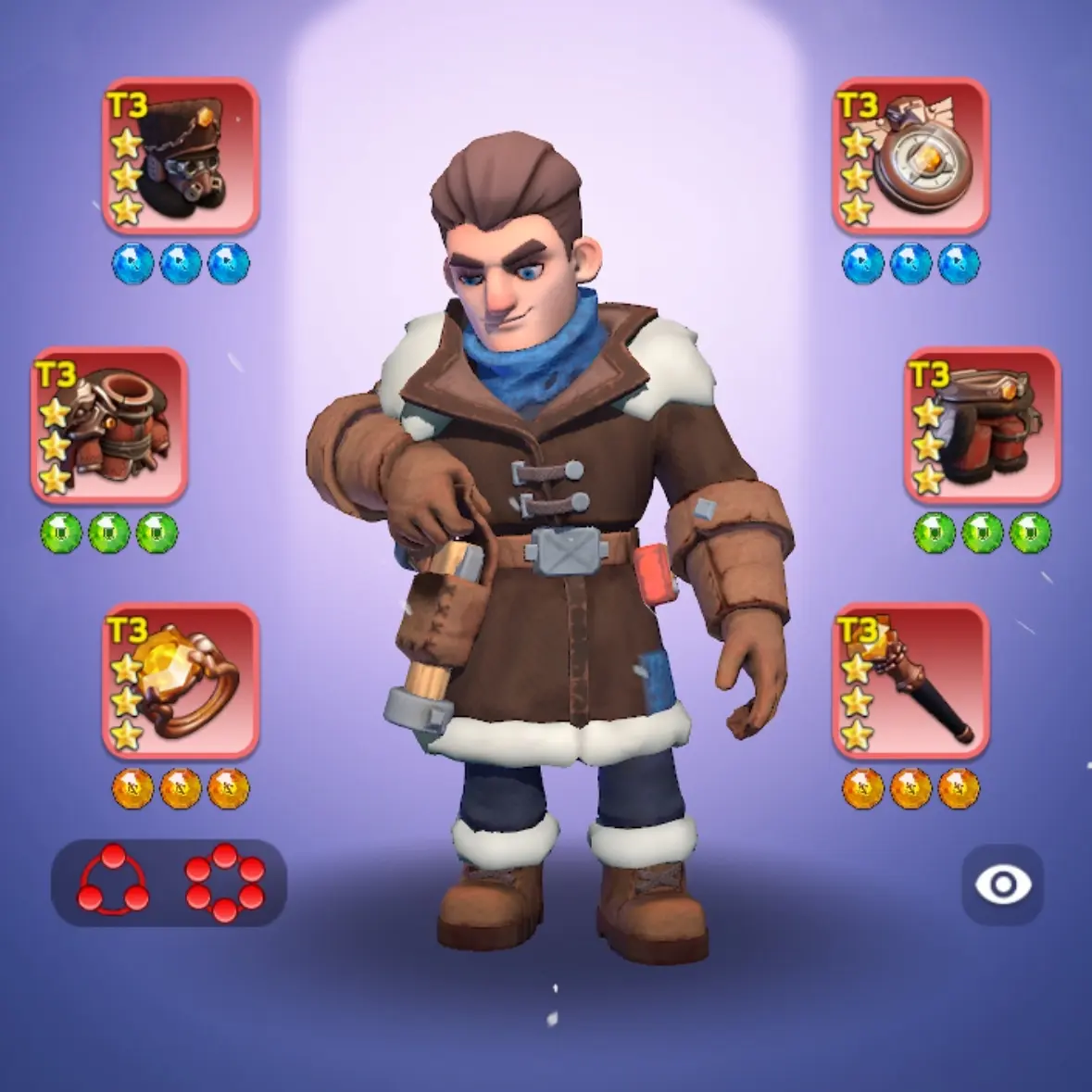Select the T3 amber-tipped staff slot
Image resolution: width=1092 pixels, height=1092 pixels.
[x=910, y=682]
